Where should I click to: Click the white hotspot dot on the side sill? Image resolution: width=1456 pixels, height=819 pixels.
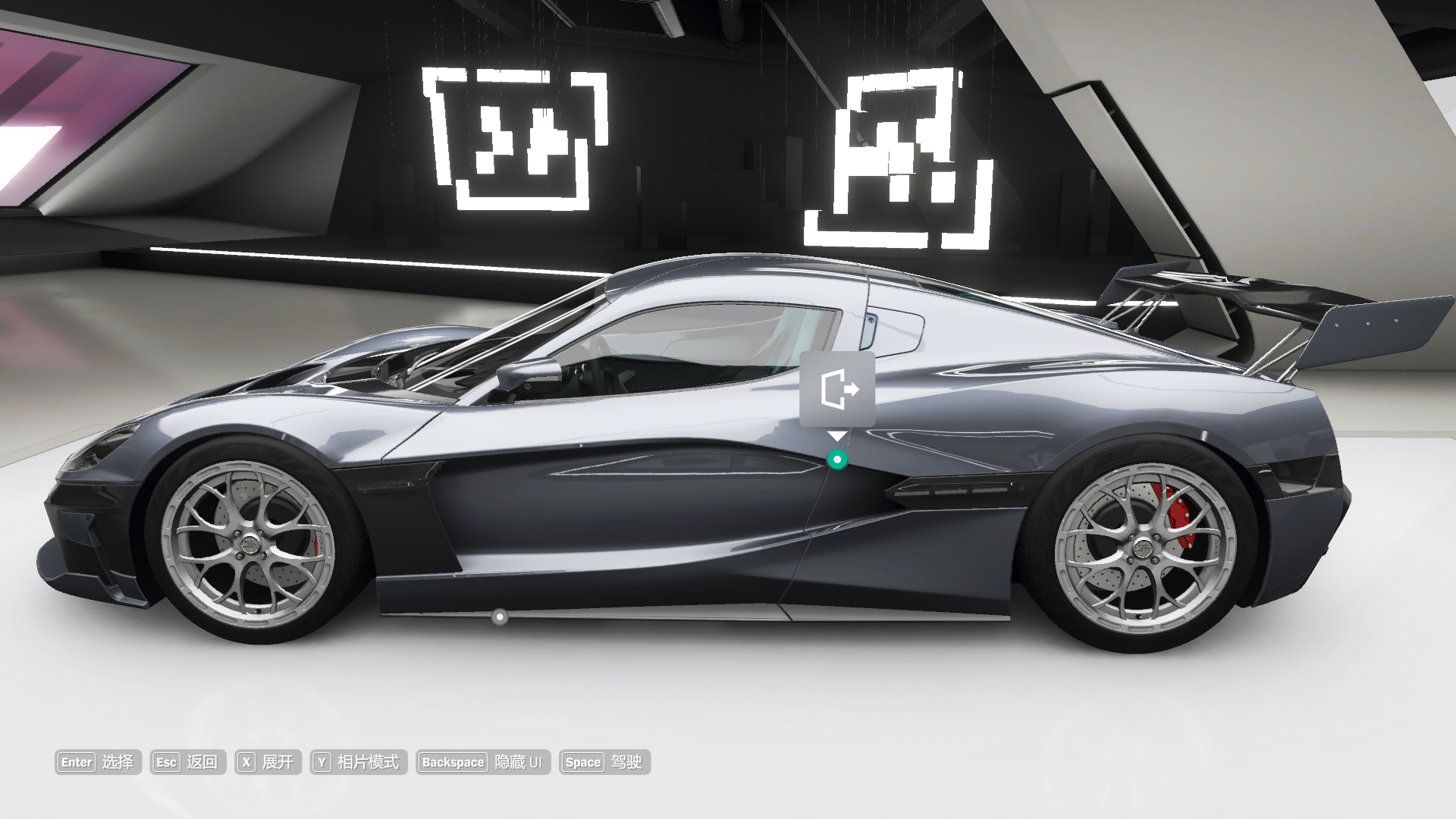pyautogui.click(x=500, y=618)
